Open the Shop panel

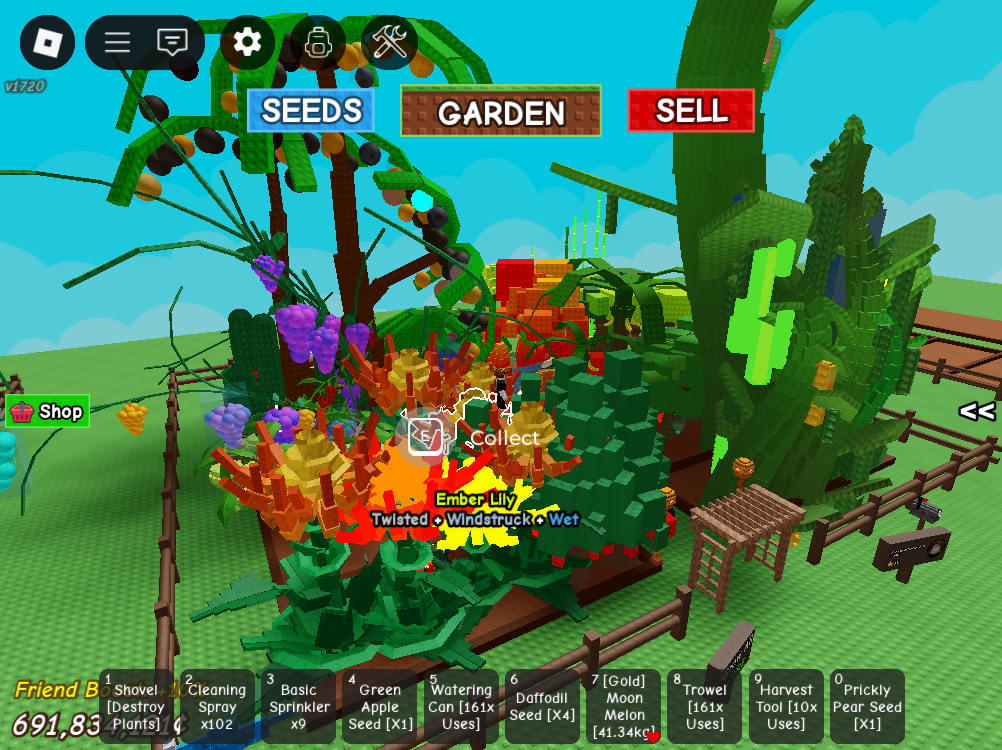tap(48, 411)
